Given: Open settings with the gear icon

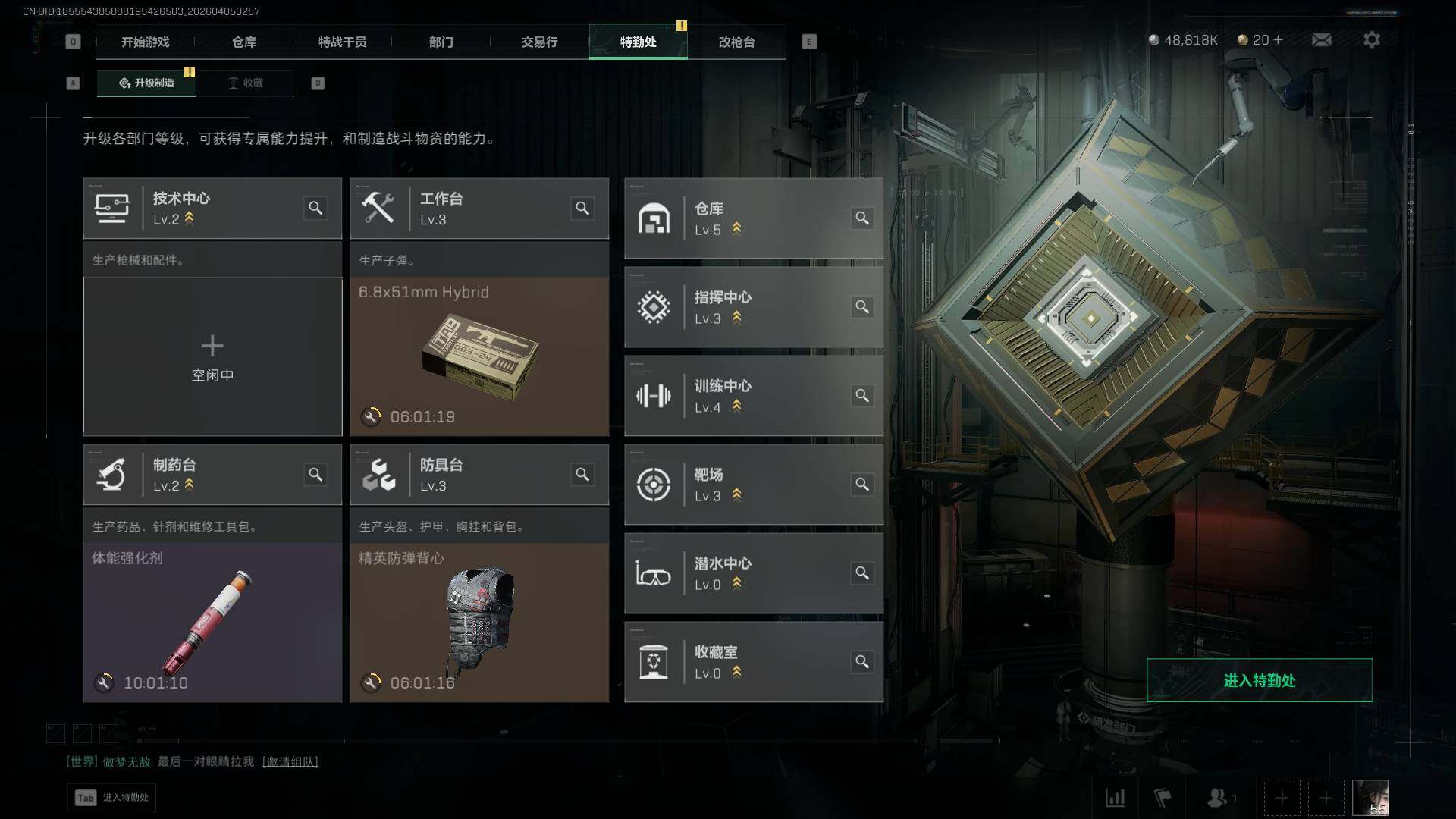Looking at the screenshot, I should (x=1371, y=40).
